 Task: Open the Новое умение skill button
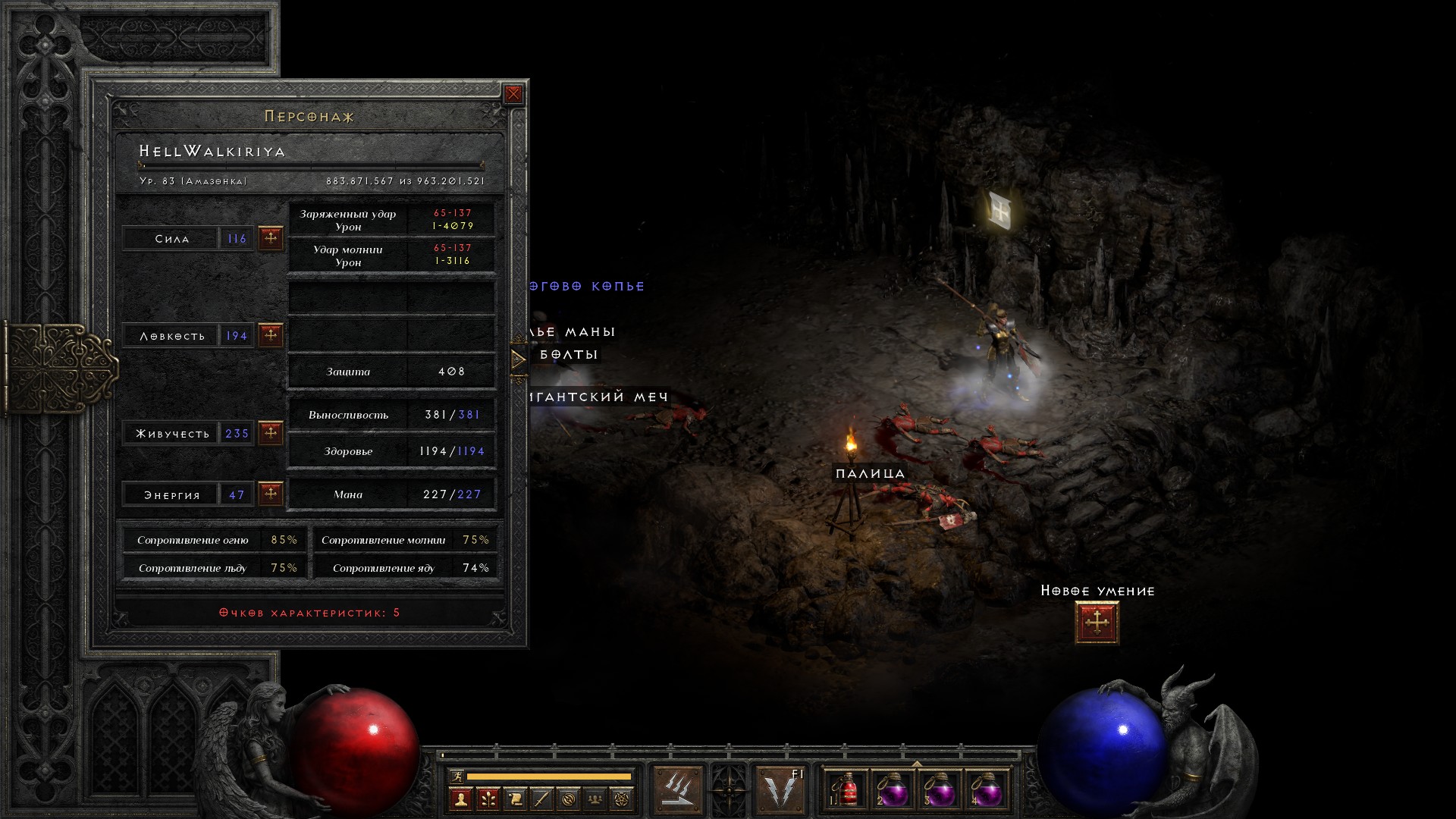click(x=1097, y=623)
